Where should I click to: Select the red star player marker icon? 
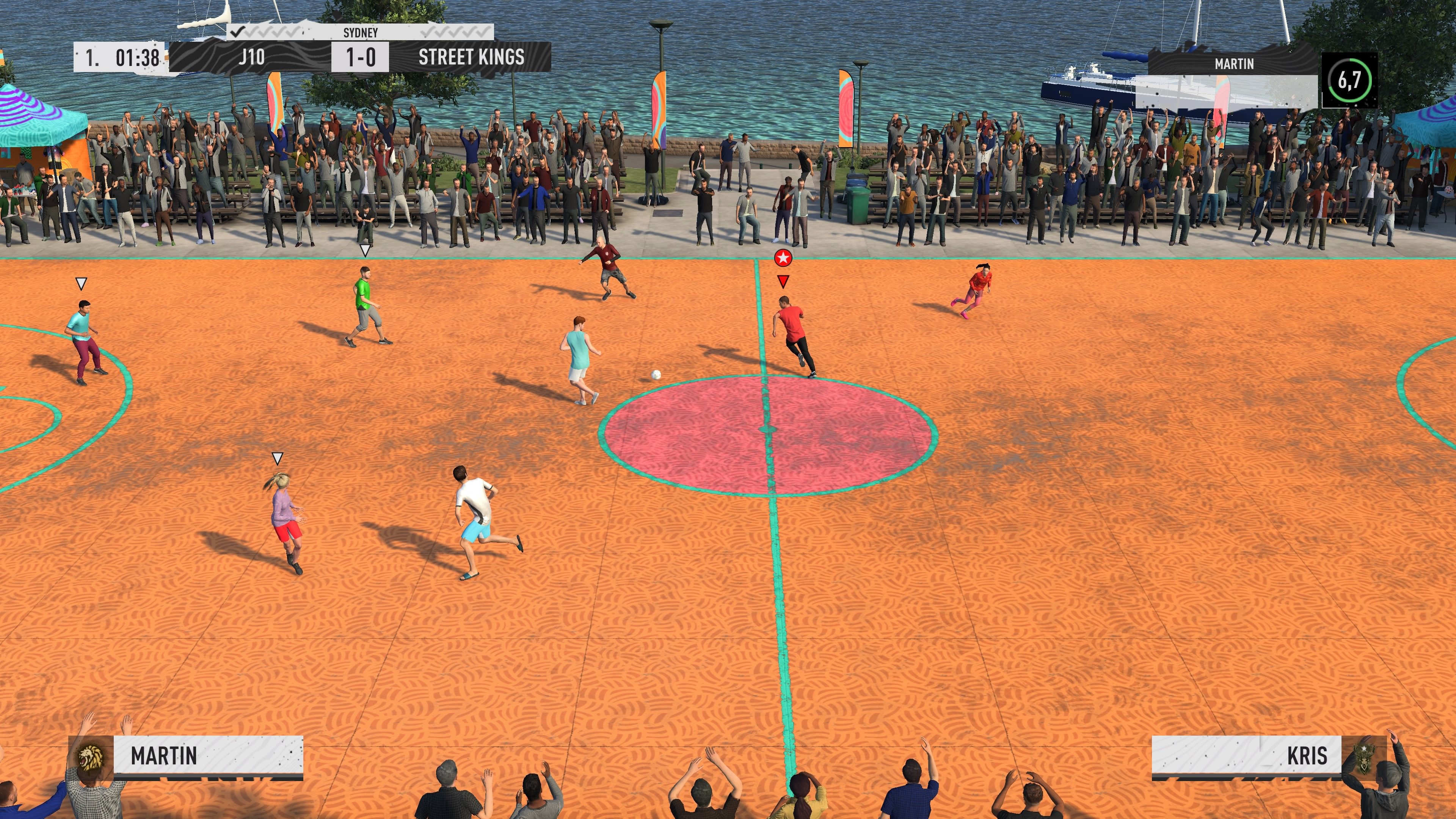[783, 257]
